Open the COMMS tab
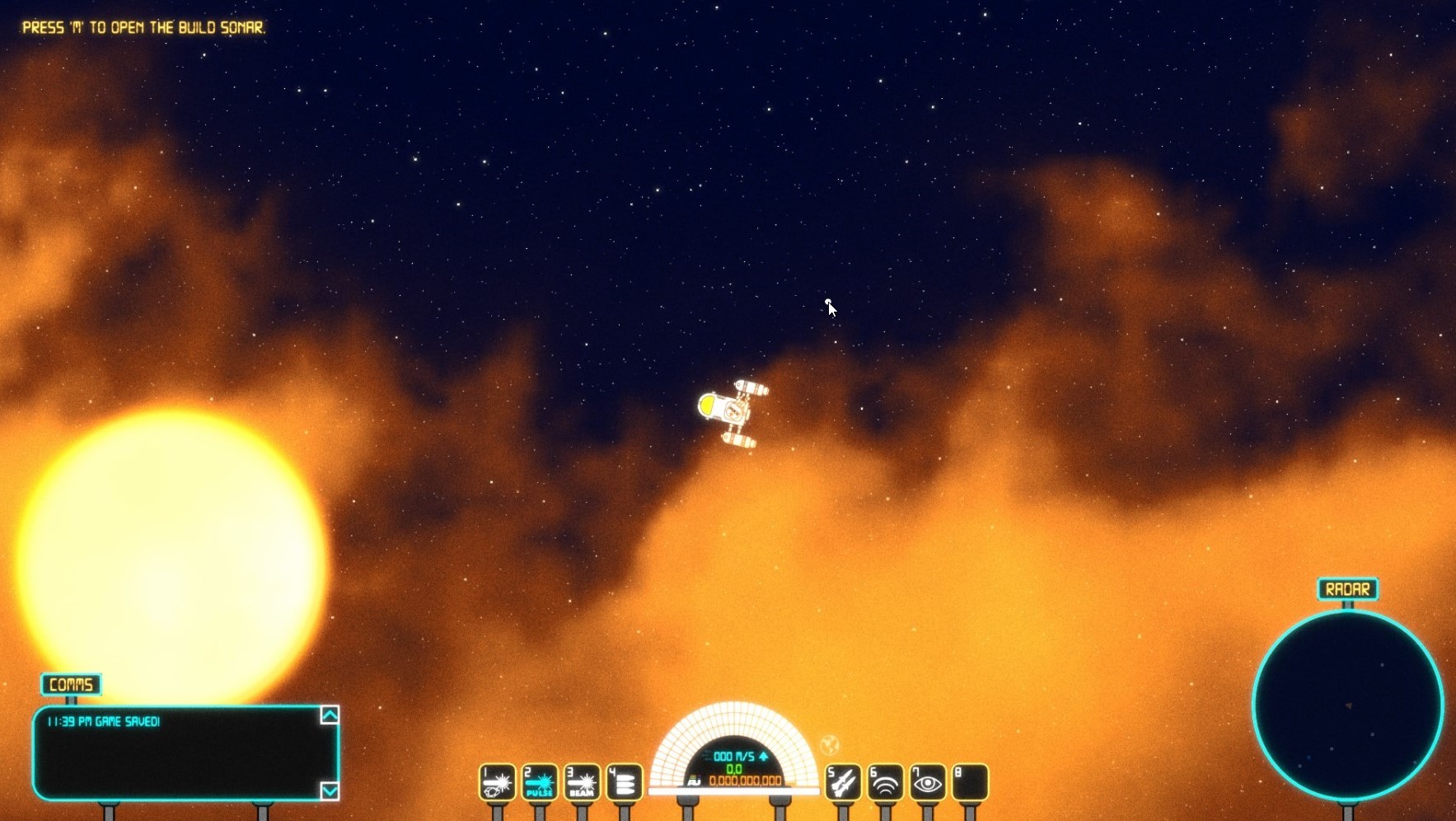The height and width of the screenshot is (821, 1456). [71, 684]
